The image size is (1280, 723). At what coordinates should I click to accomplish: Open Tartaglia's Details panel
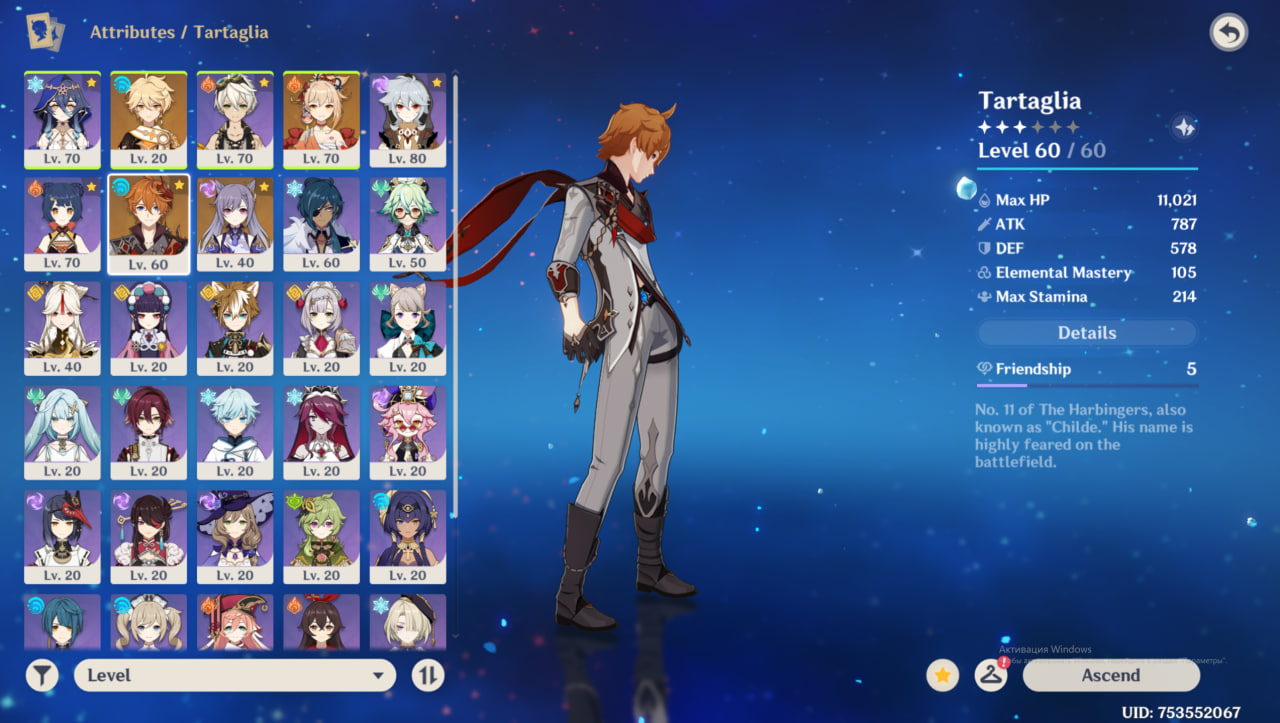(x=1086, y=333)
